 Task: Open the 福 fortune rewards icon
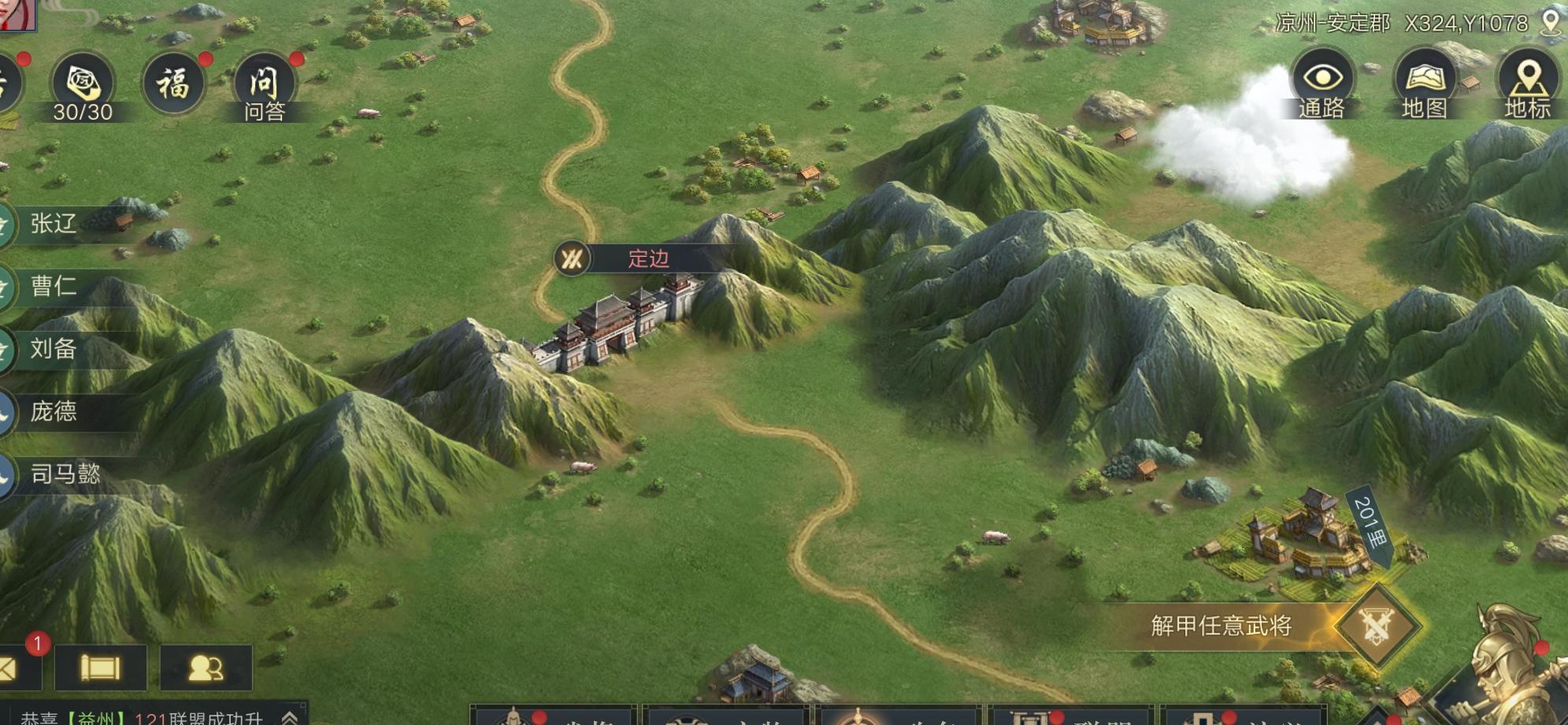click(x=173, y=83)
